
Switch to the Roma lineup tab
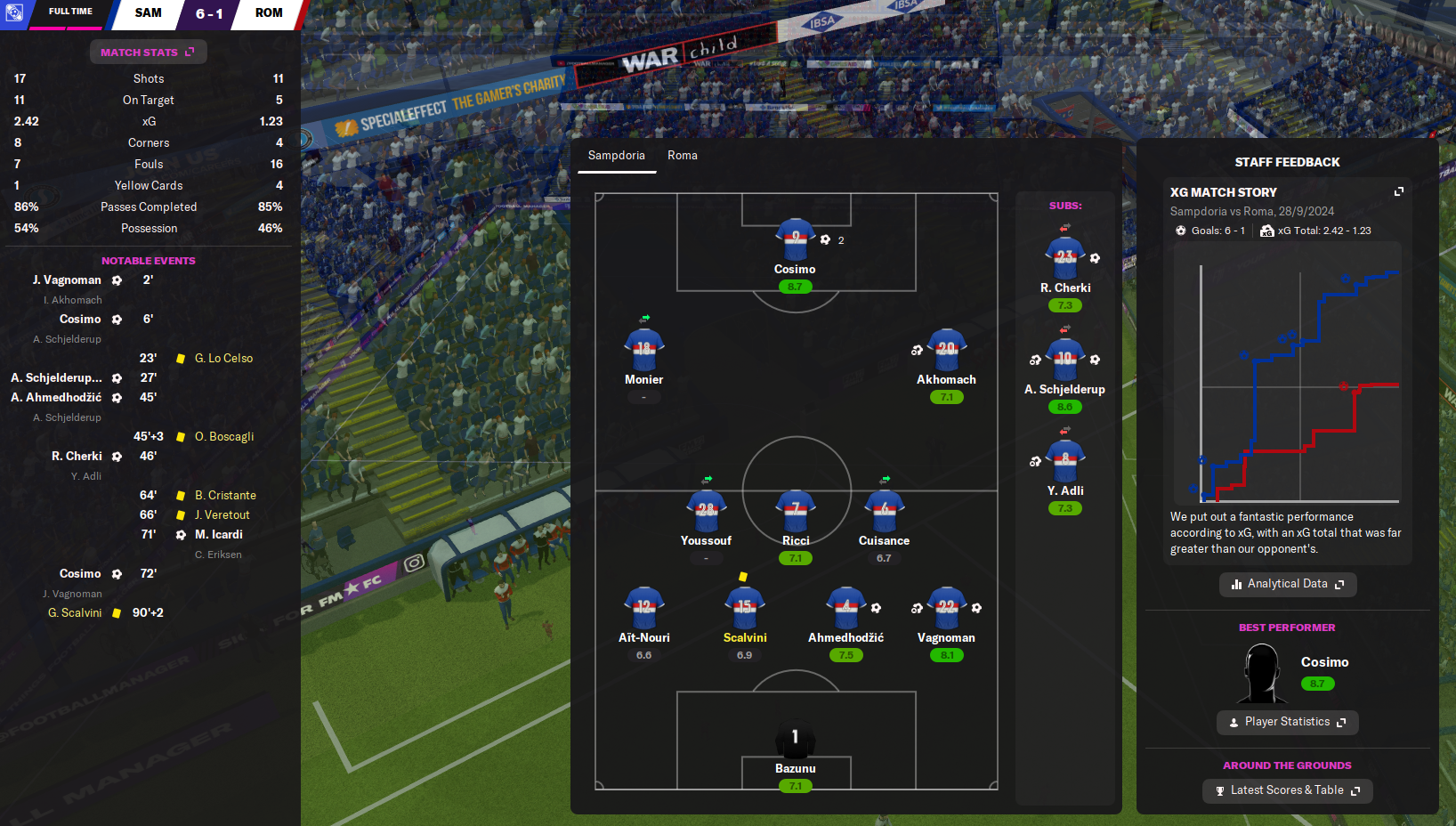pos(683,156)
